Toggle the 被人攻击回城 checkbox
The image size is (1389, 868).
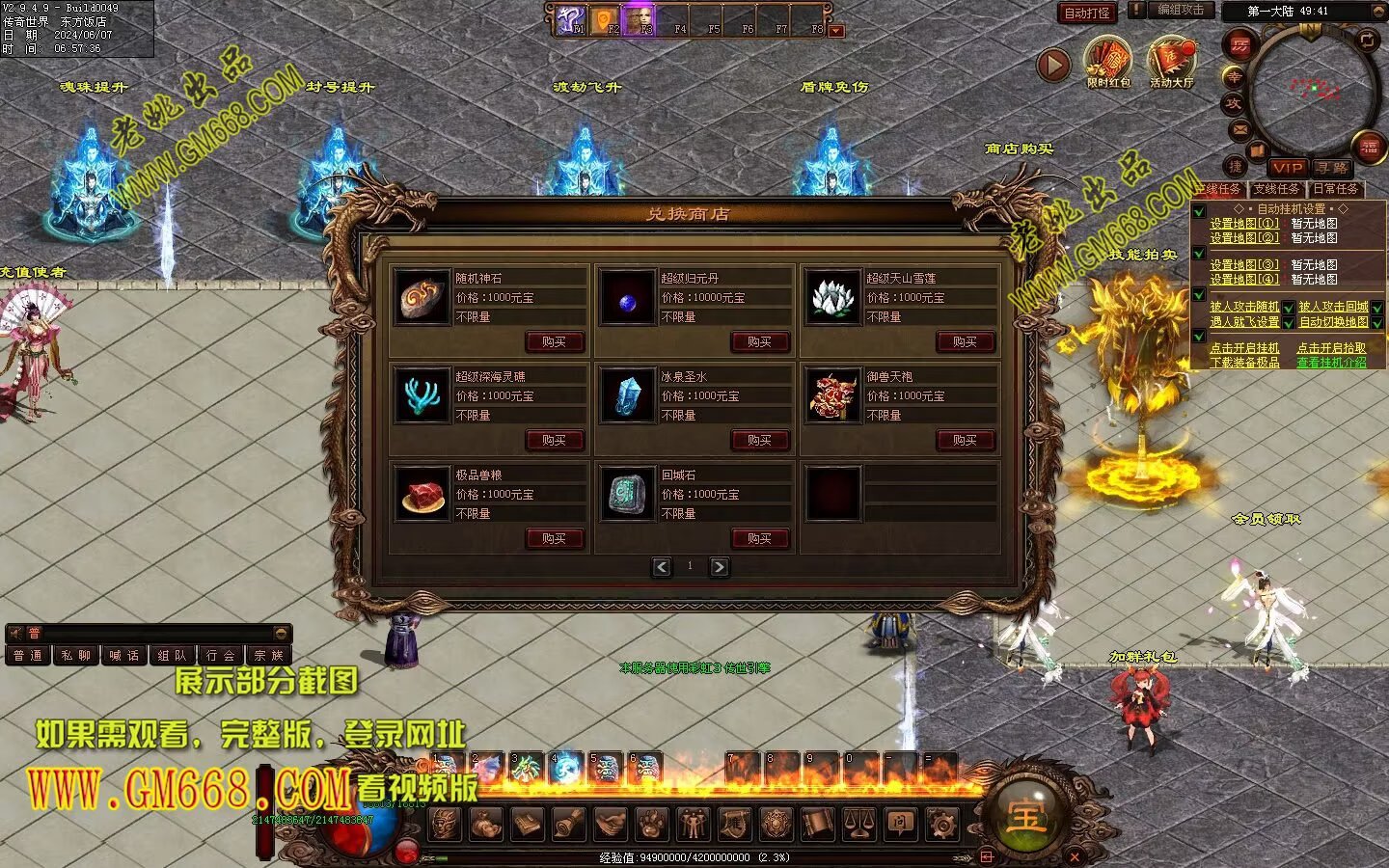pyautogui.click(x=1377, y=308)
